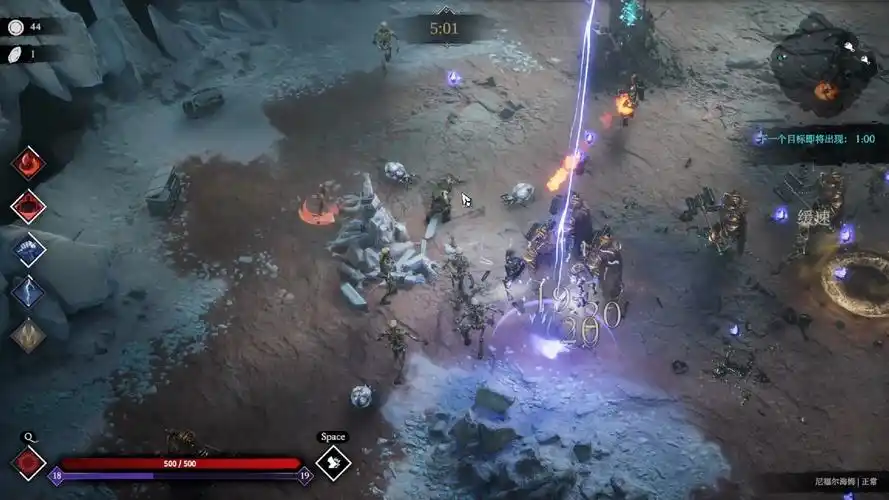Use the white dash ability labeled Space

pyautogui.click(x=332, y=462)
